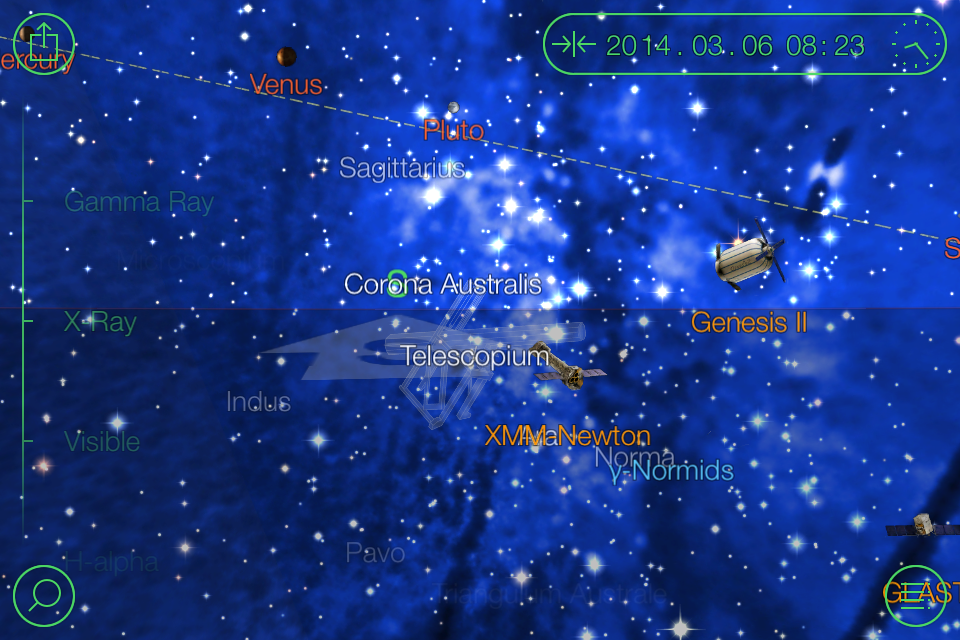Open the search magnifying glass
Image resolution: width=960 pixels, height=640 pixels.
pos(45,596)
